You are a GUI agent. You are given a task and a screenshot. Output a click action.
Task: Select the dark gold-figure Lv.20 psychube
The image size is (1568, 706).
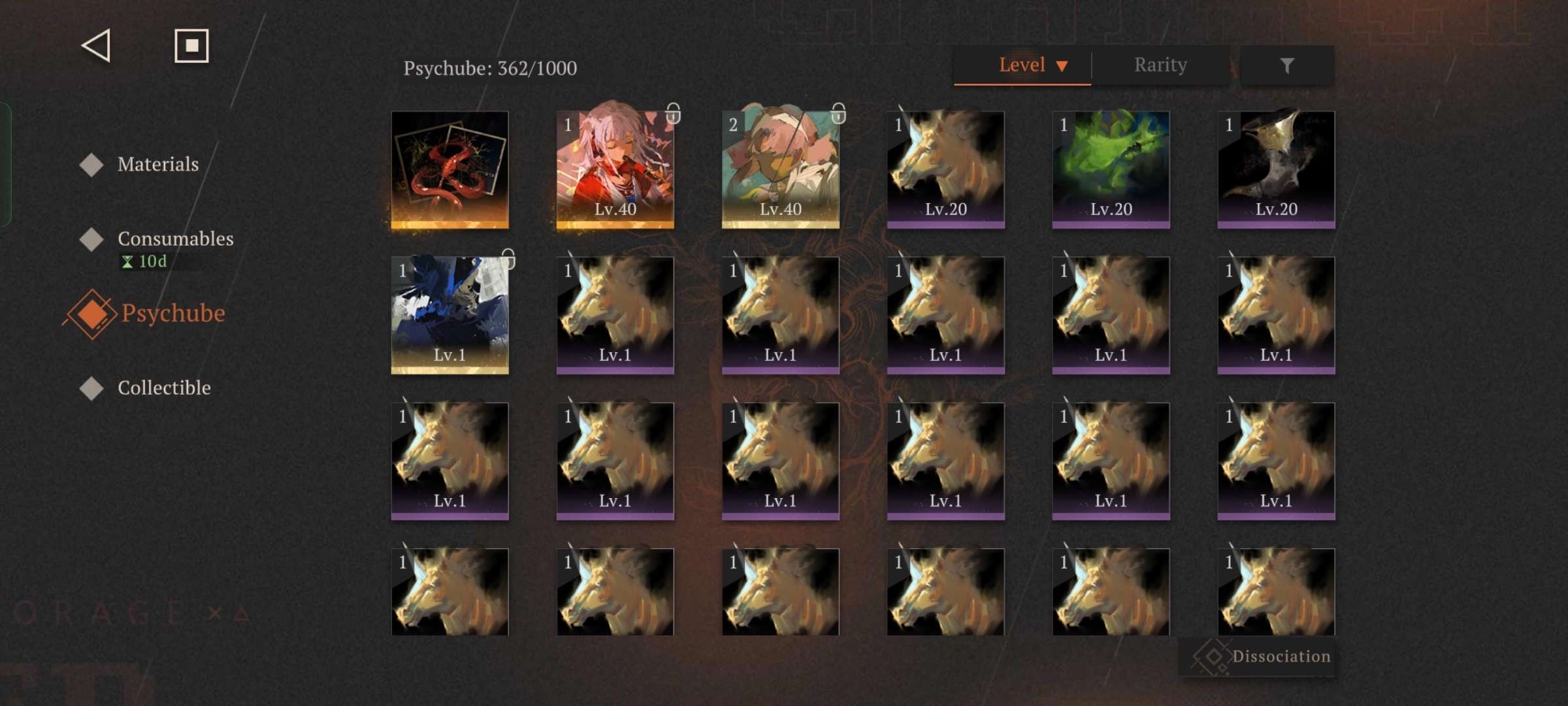(x=1276, y=169)
